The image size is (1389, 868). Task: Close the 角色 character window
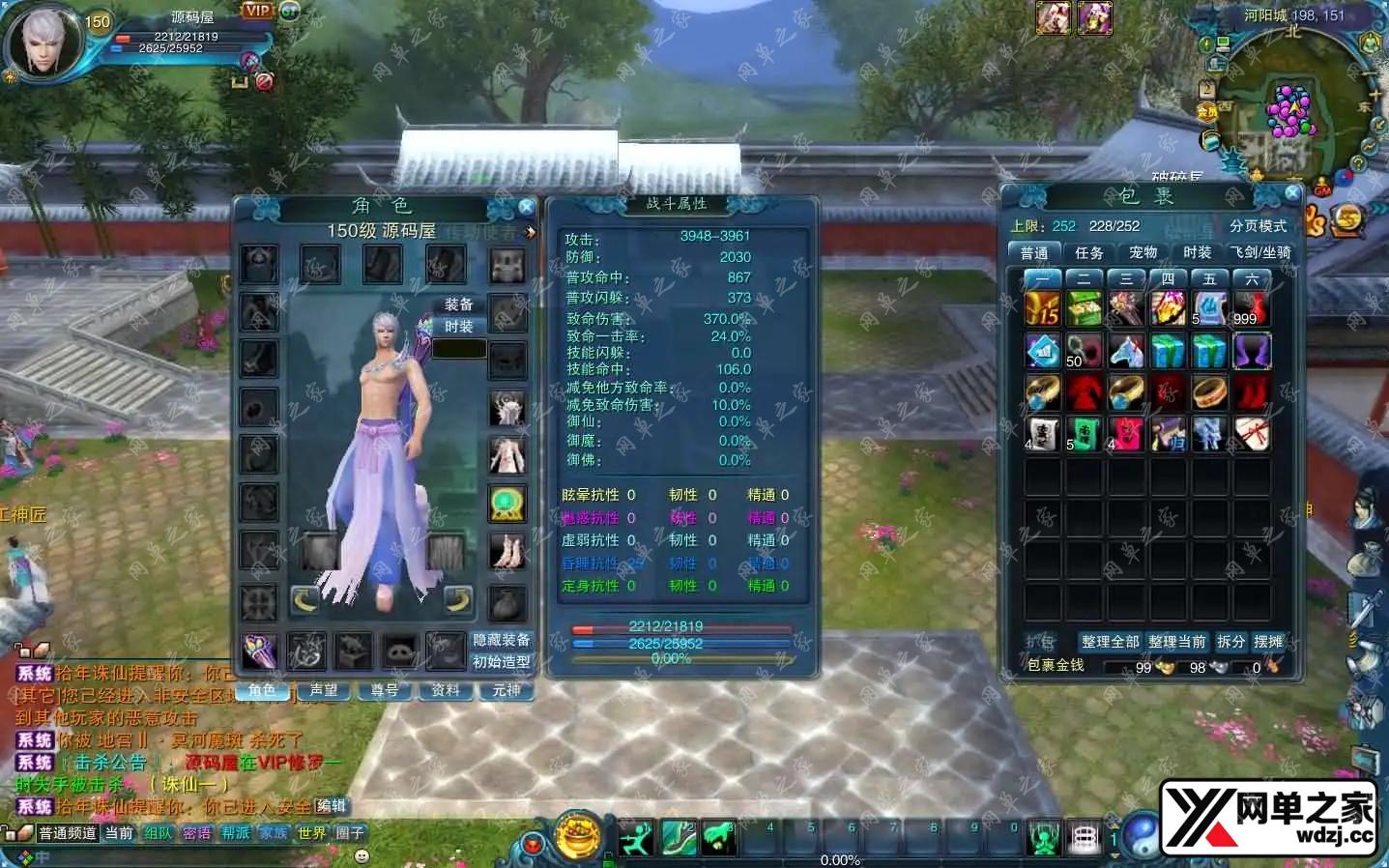[x=526, y=207]
